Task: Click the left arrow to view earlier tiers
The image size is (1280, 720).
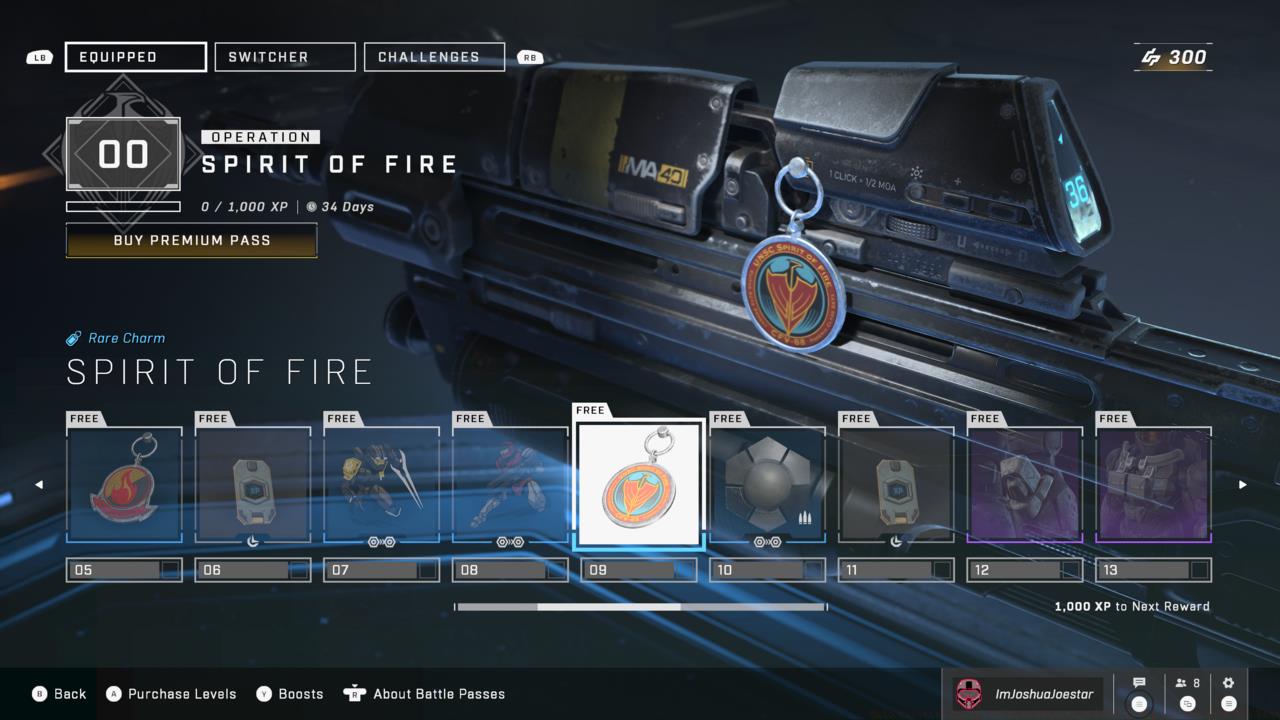Action: (x=40, y=484)
